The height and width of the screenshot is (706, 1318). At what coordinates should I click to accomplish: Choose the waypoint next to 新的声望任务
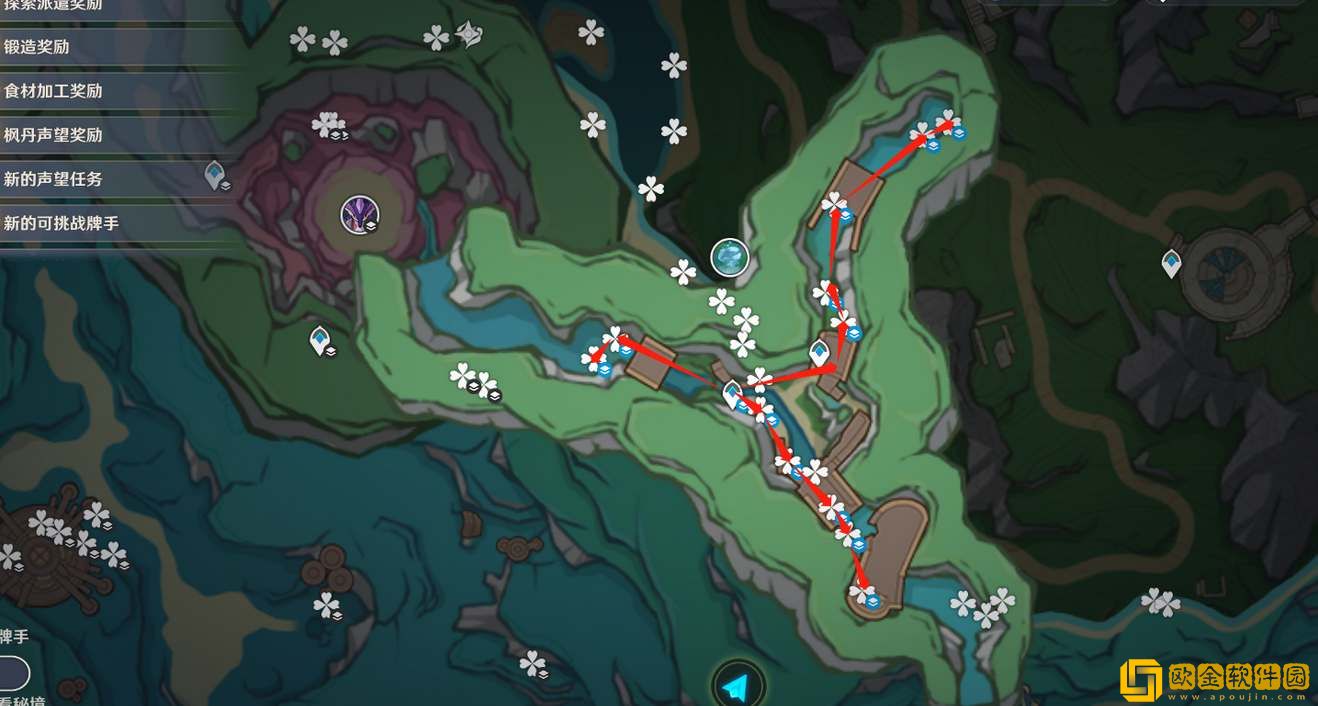[x=214, y=175]
